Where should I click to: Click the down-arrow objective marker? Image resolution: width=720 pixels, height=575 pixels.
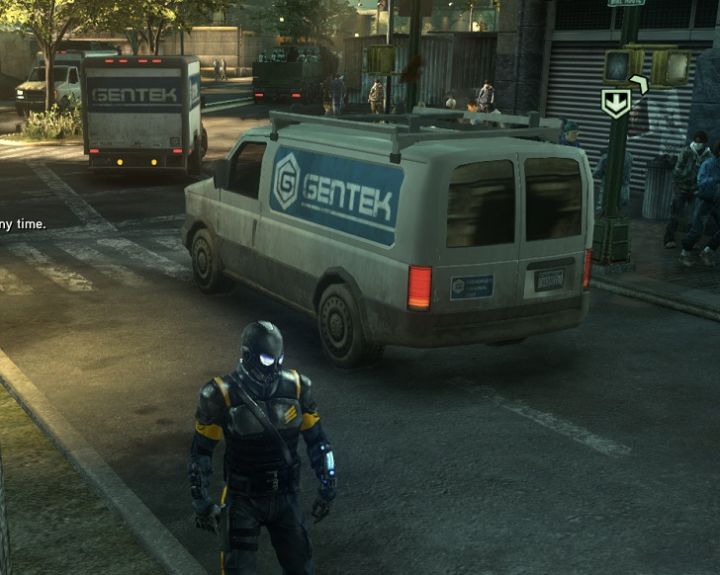(x=615, y=103)
